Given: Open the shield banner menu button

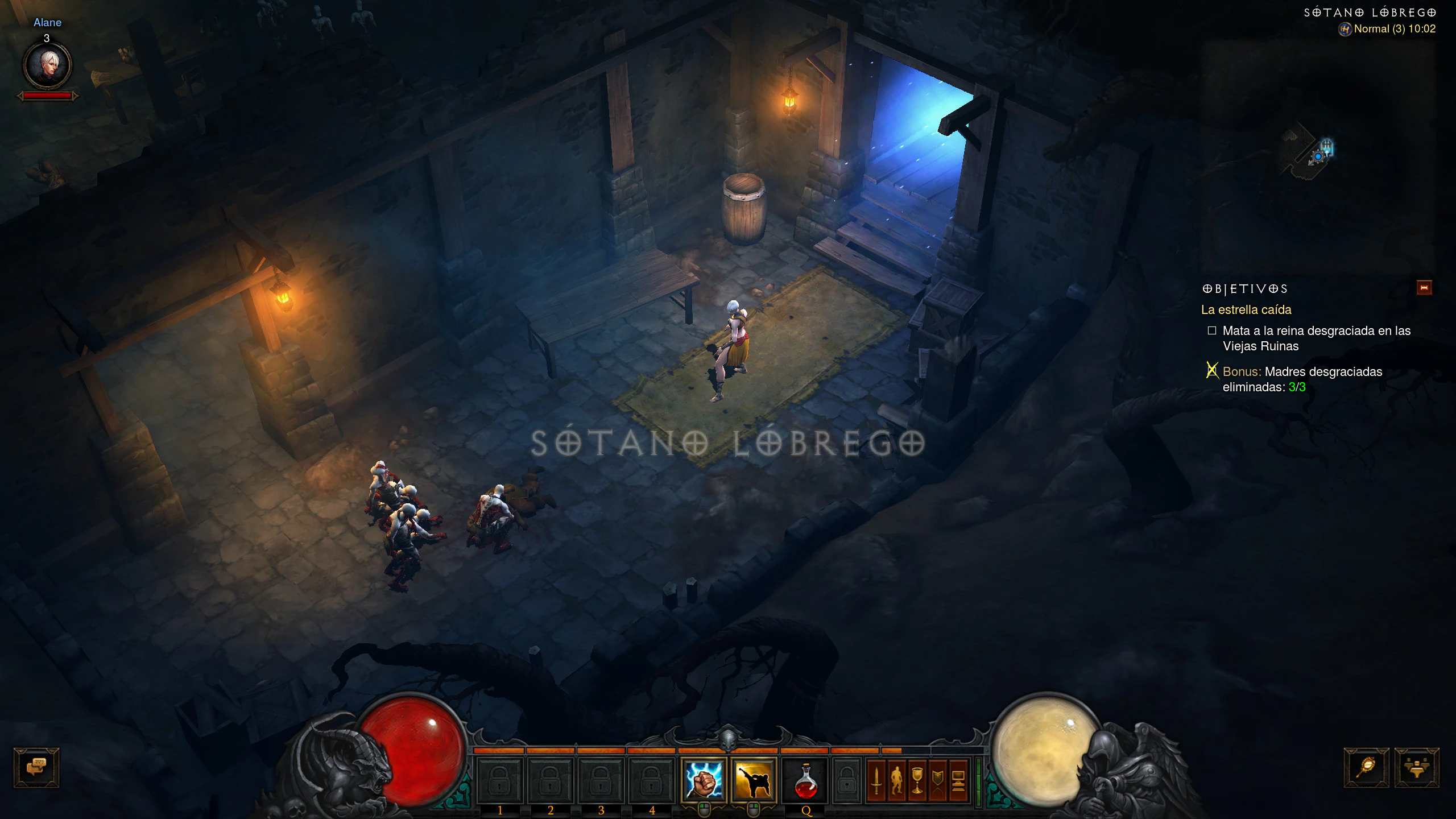Looking at the screenshot, I should (x=938, y=780).
